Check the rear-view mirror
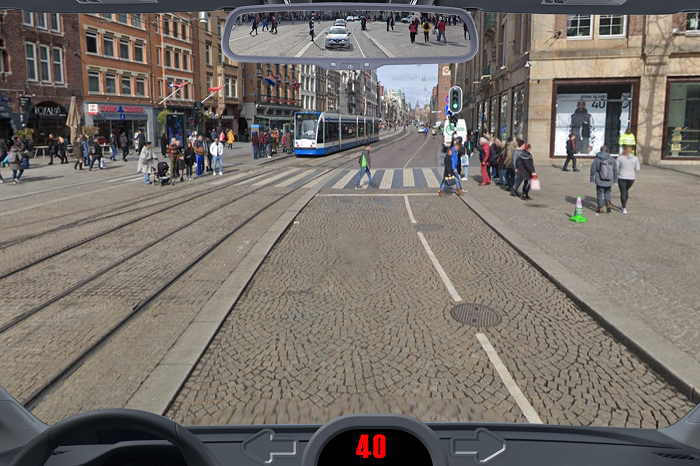This screenshot has height=466, width=700. pyautogui.click(x=349, y=34)
